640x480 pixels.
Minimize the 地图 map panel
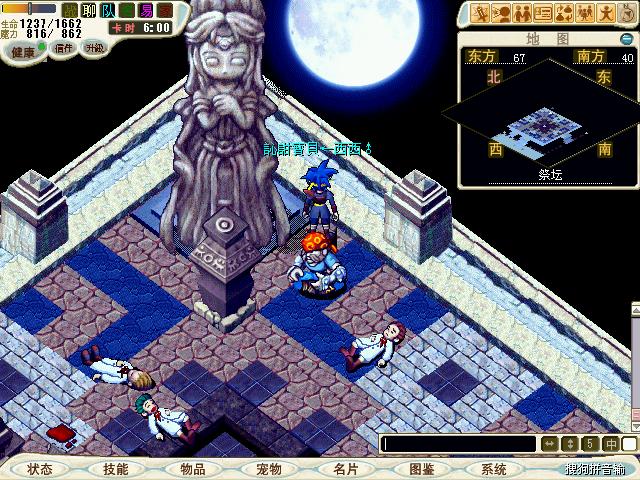click(628, 39)
